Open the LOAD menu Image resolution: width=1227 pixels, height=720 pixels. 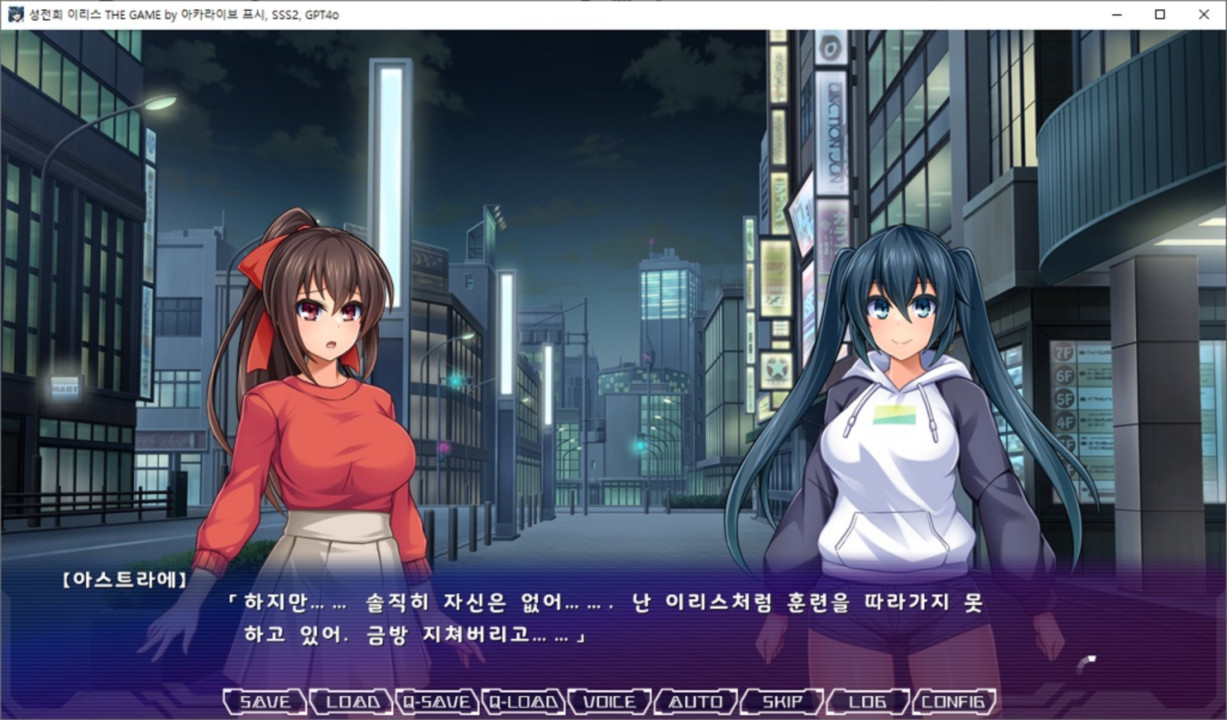[351, 702]
